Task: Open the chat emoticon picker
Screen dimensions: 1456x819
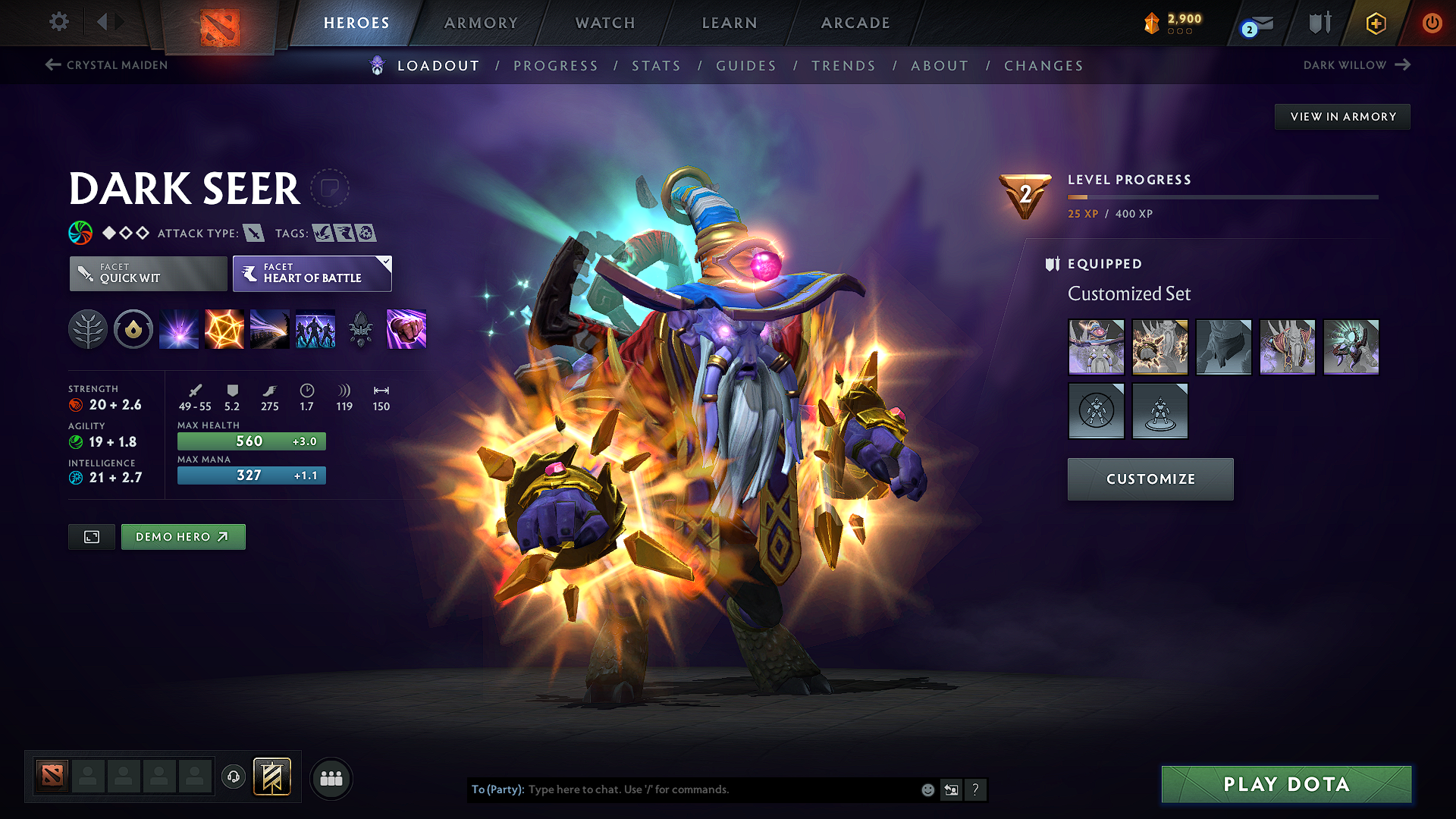Action: 927,789
